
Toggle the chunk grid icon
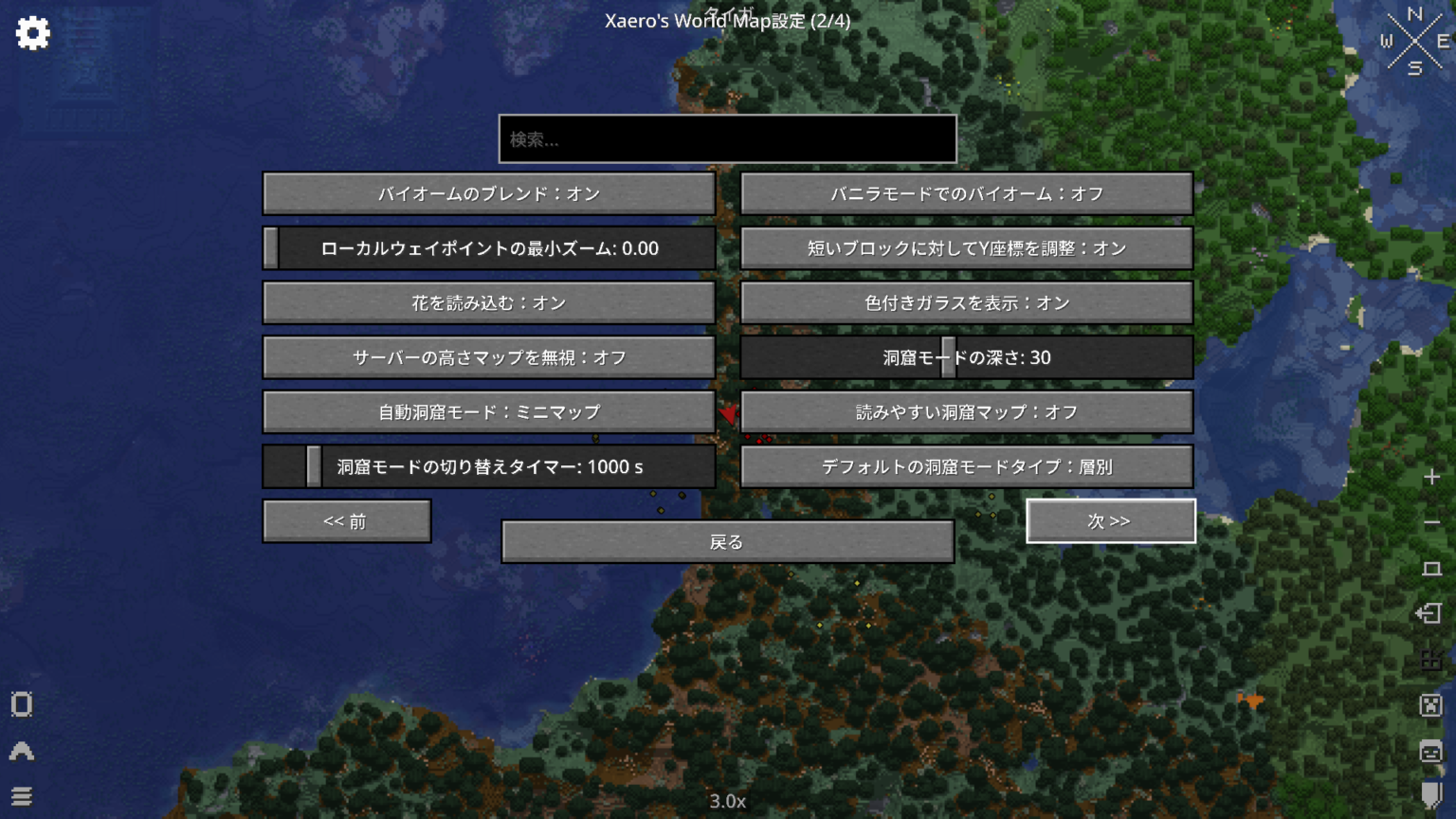(x=1429, y=659)
